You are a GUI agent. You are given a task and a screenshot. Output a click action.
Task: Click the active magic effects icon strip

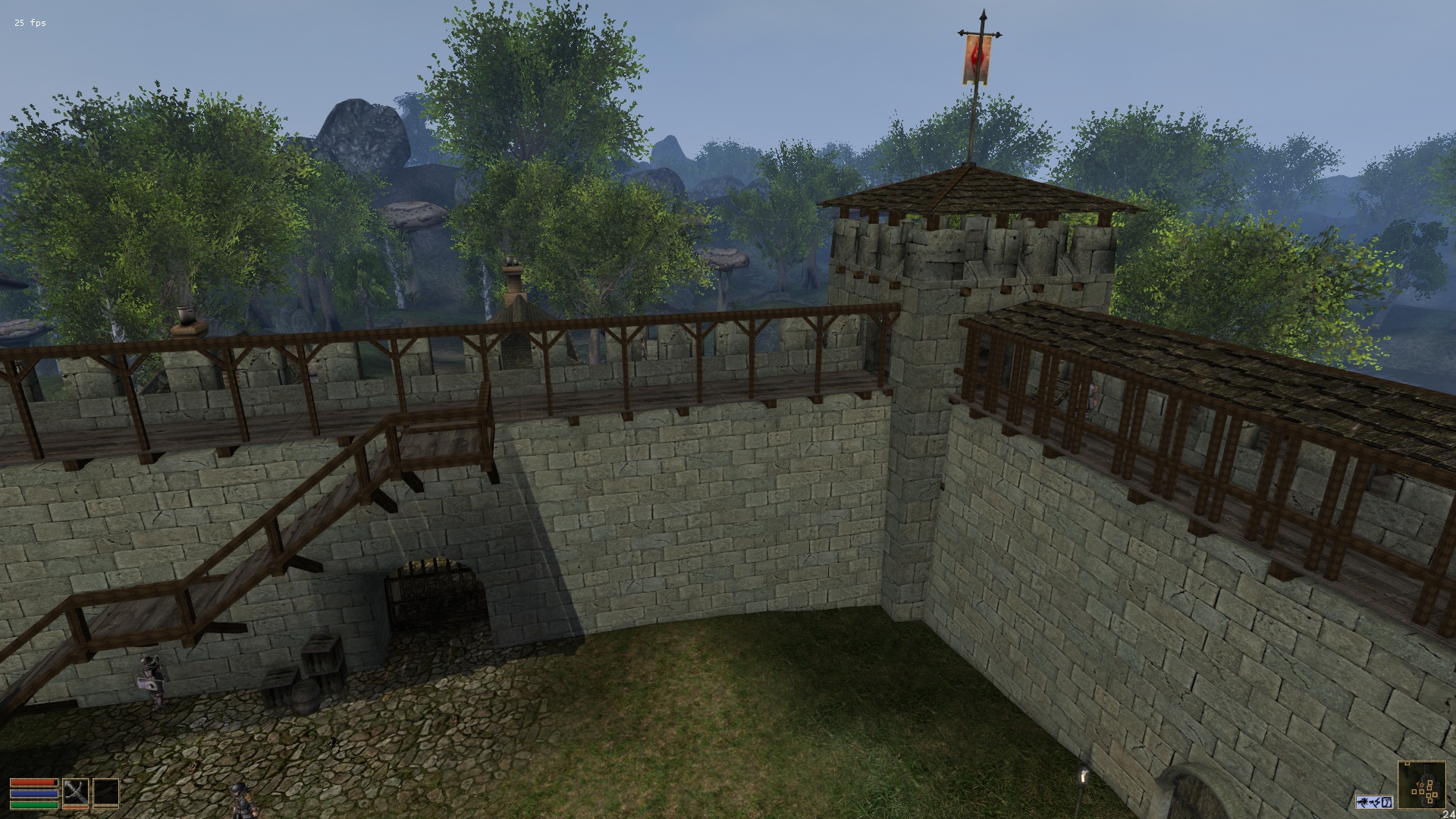[1374, 802]
